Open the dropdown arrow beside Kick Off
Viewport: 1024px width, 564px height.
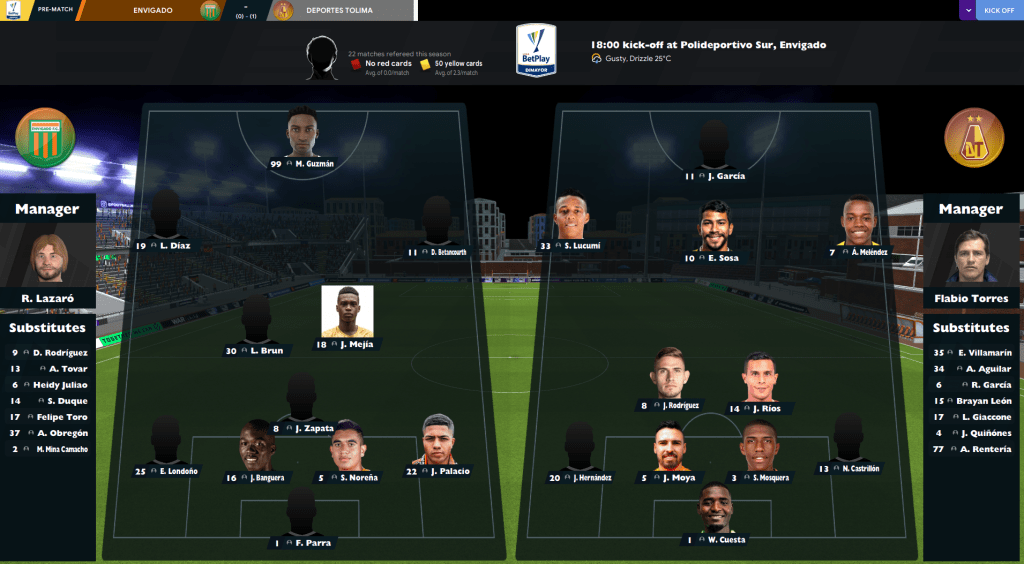(967, 10)
